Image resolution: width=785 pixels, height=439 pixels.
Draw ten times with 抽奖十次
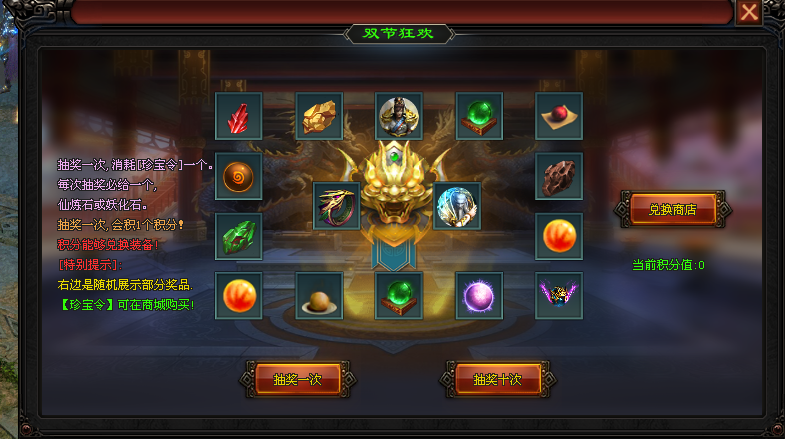pyautogui.click(x=497, y=380)
